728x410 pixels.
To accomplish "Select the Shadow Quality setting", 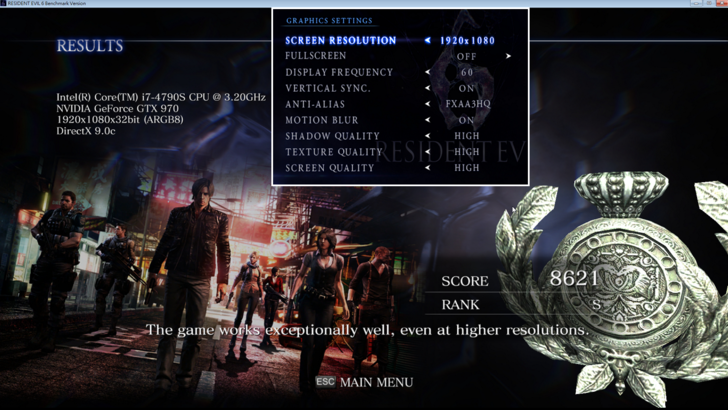I will click(x=332, y=136).
